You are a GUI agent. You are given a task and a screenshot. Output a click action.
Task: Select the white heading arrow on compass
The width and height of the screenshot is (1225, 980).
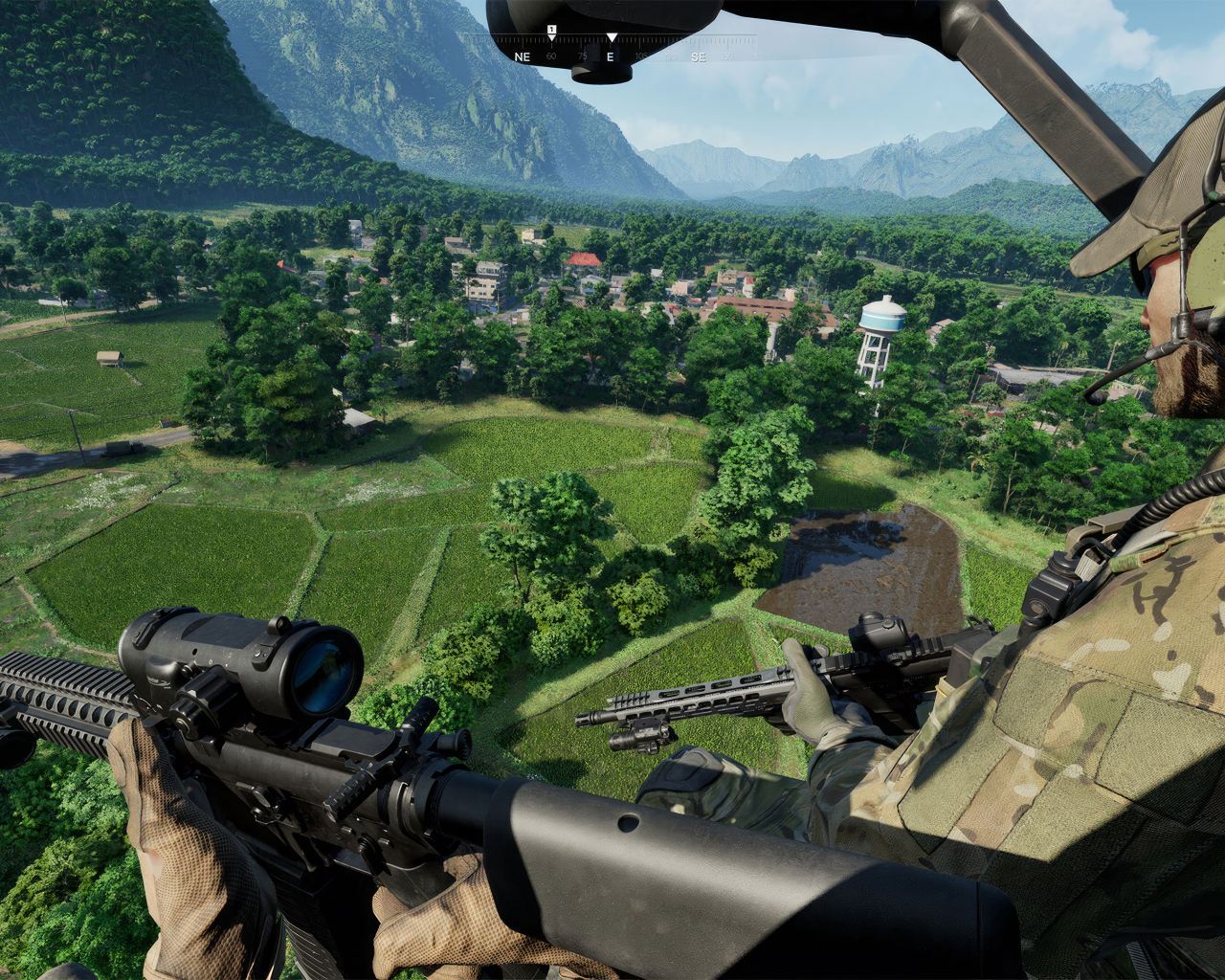pyautogui.click(x=612, y=38)
